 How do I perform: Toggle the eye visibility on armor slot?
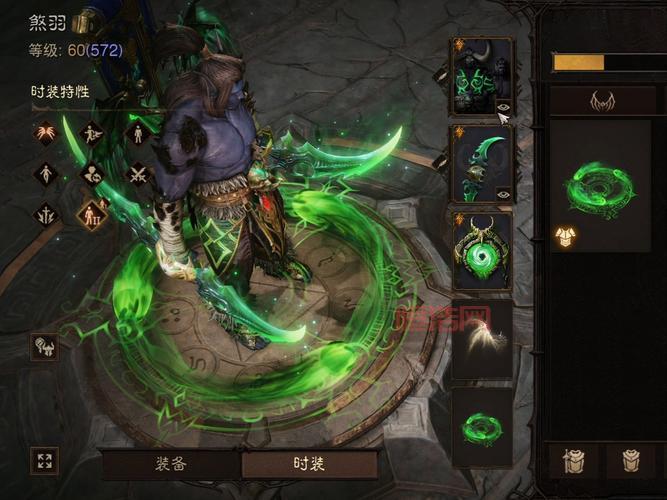tap(503, 106)
